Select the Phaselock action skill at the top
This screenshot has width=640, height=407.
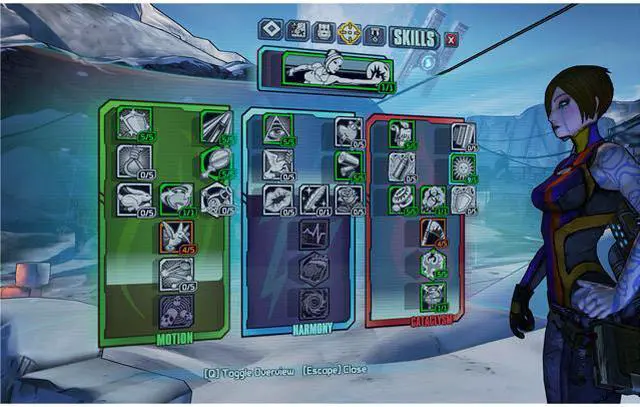324,70
